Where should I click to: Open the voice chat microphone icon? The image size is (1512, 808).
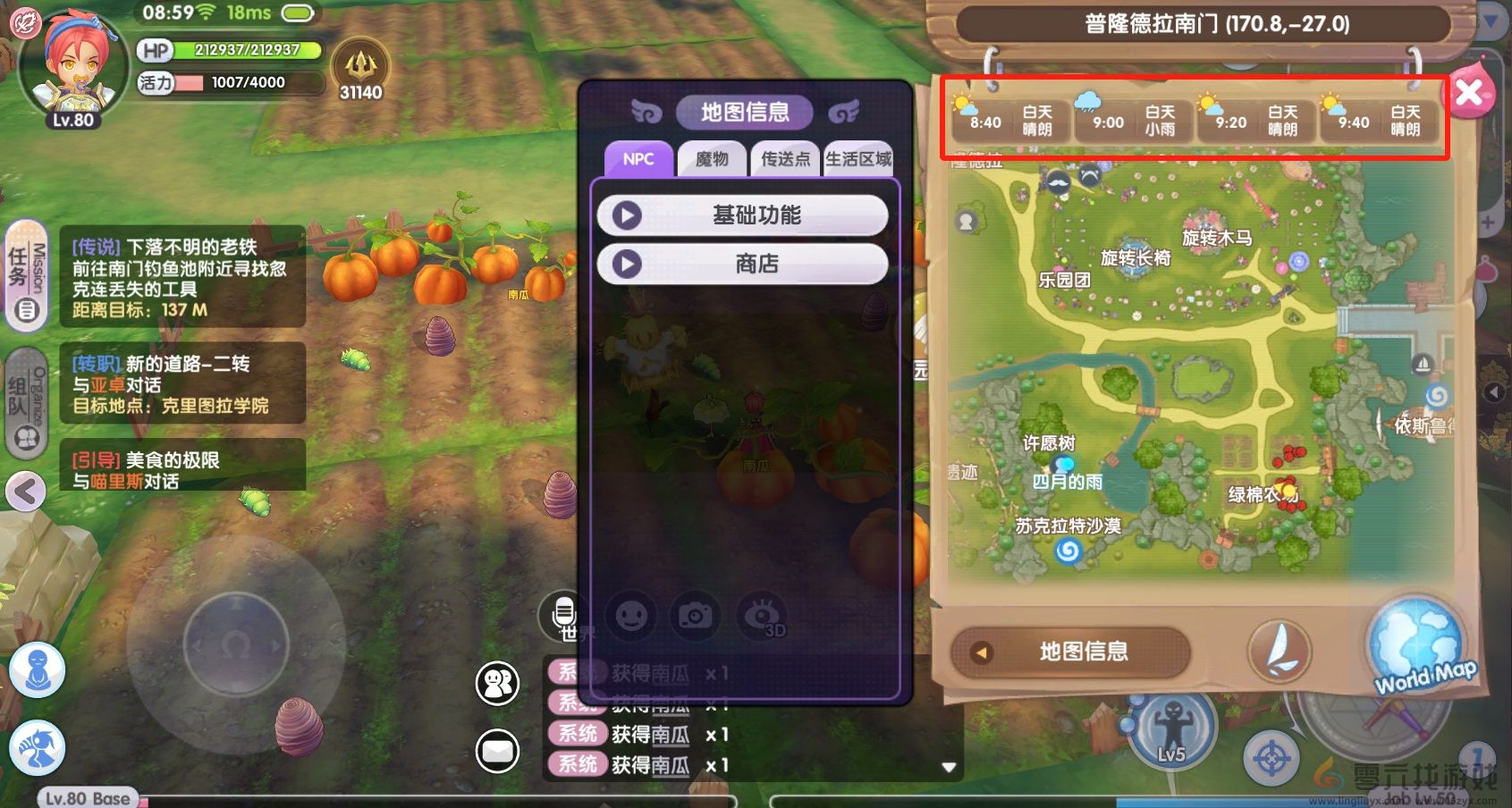tap(563, 611)
